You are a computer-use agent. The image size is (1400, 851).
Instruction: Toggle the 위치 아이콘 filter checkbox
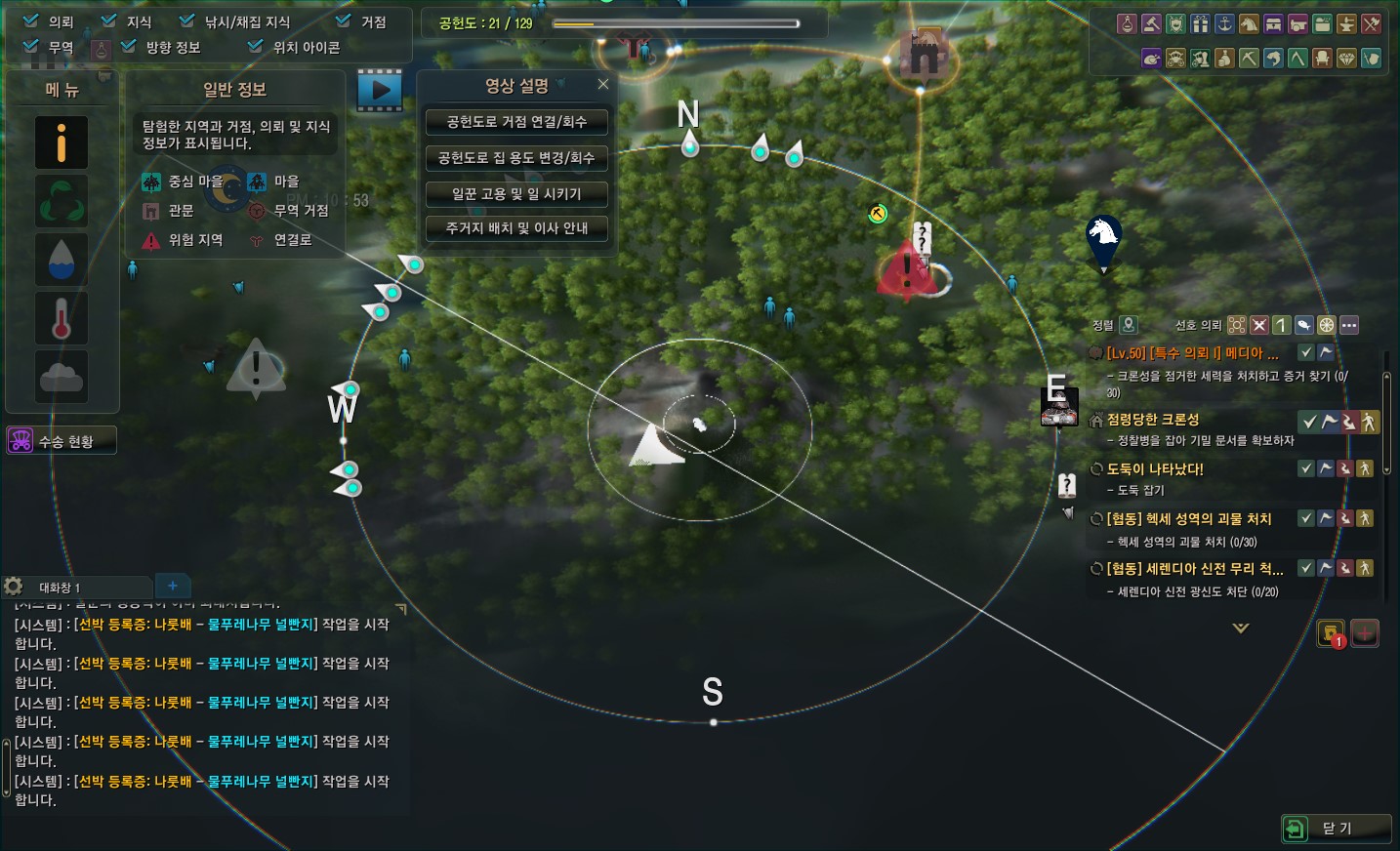256,46
